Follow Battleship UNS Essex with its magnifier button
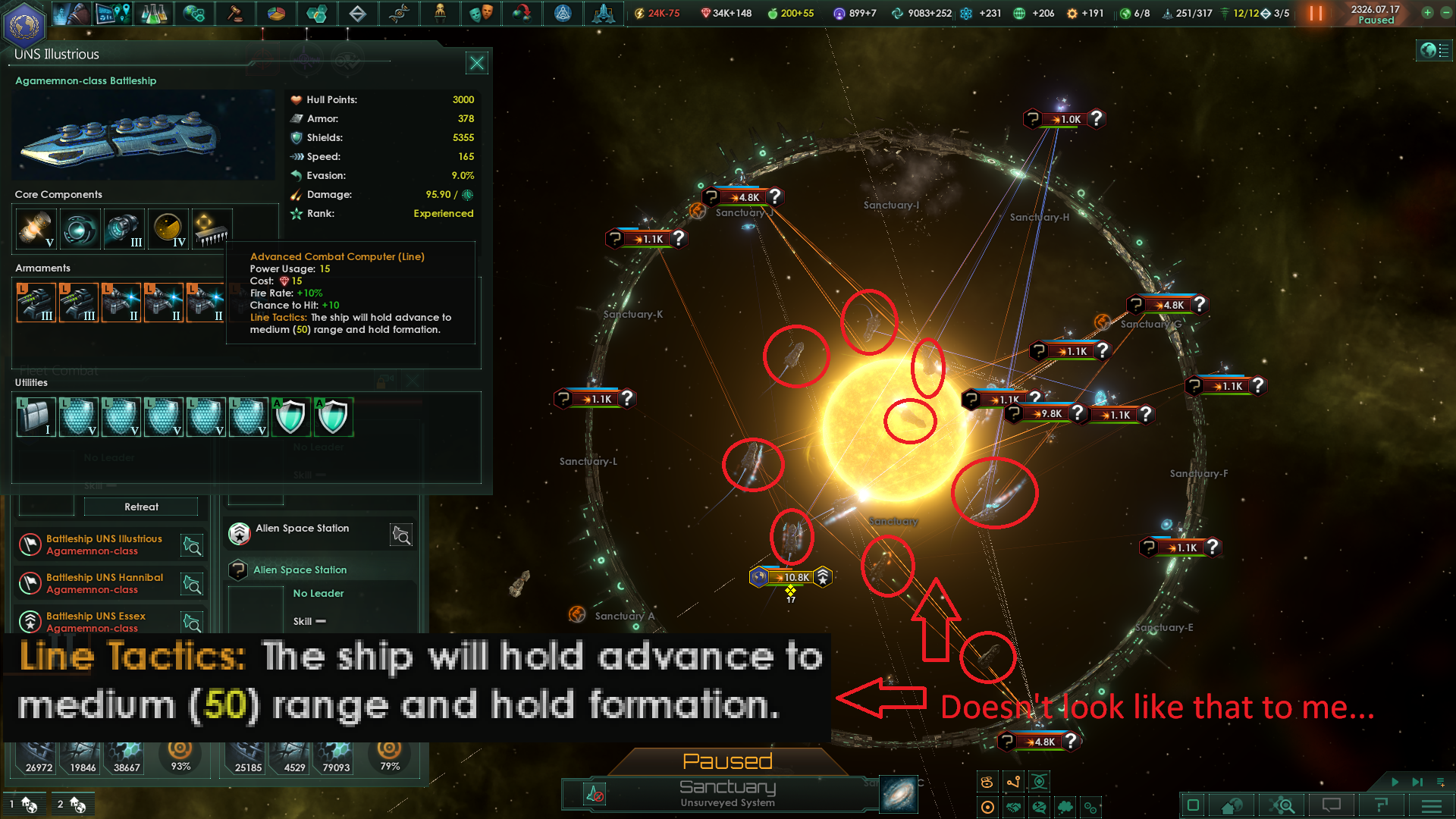The height and width of the screenshot is (819, 1456). click(192, 623)
